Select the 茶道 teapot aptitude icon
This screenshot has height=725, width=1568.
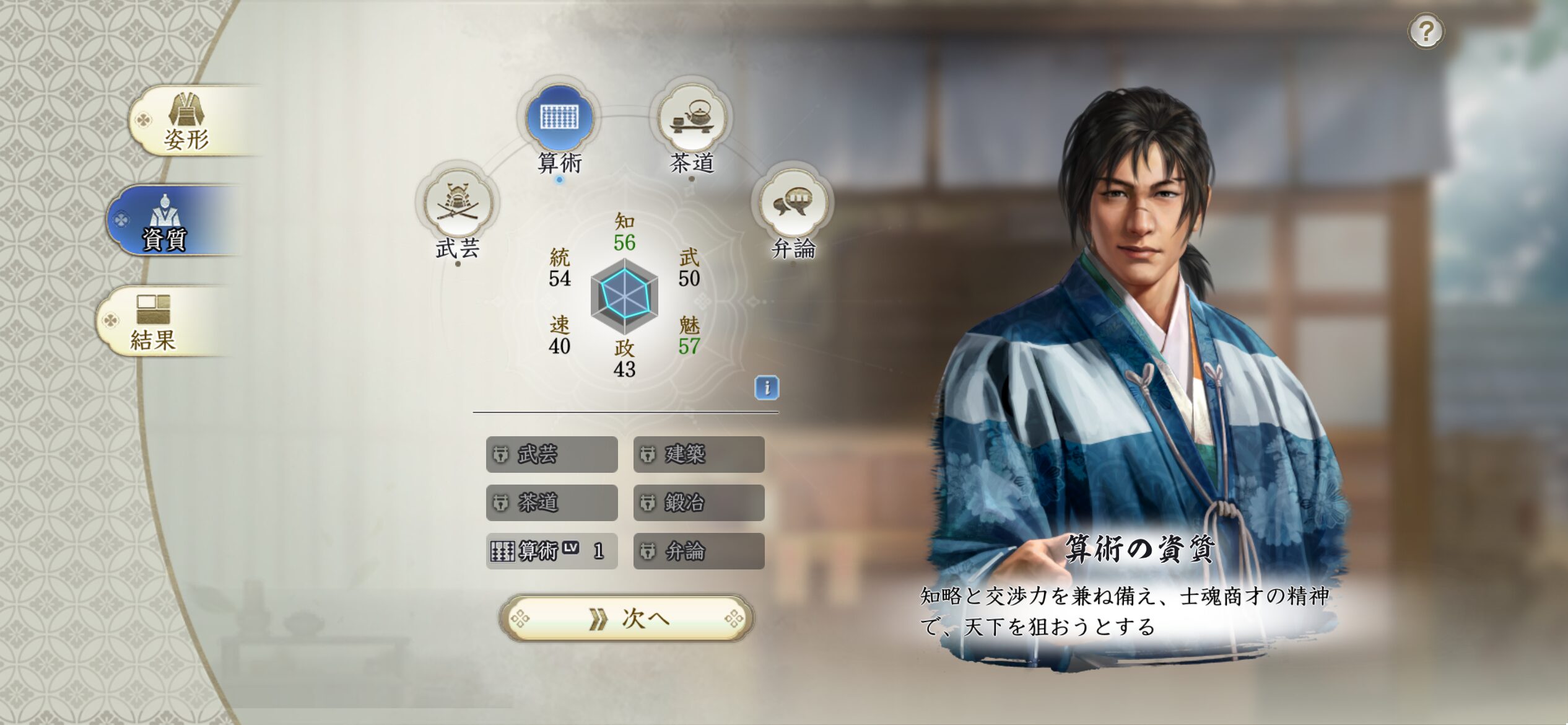click(692, 117)
